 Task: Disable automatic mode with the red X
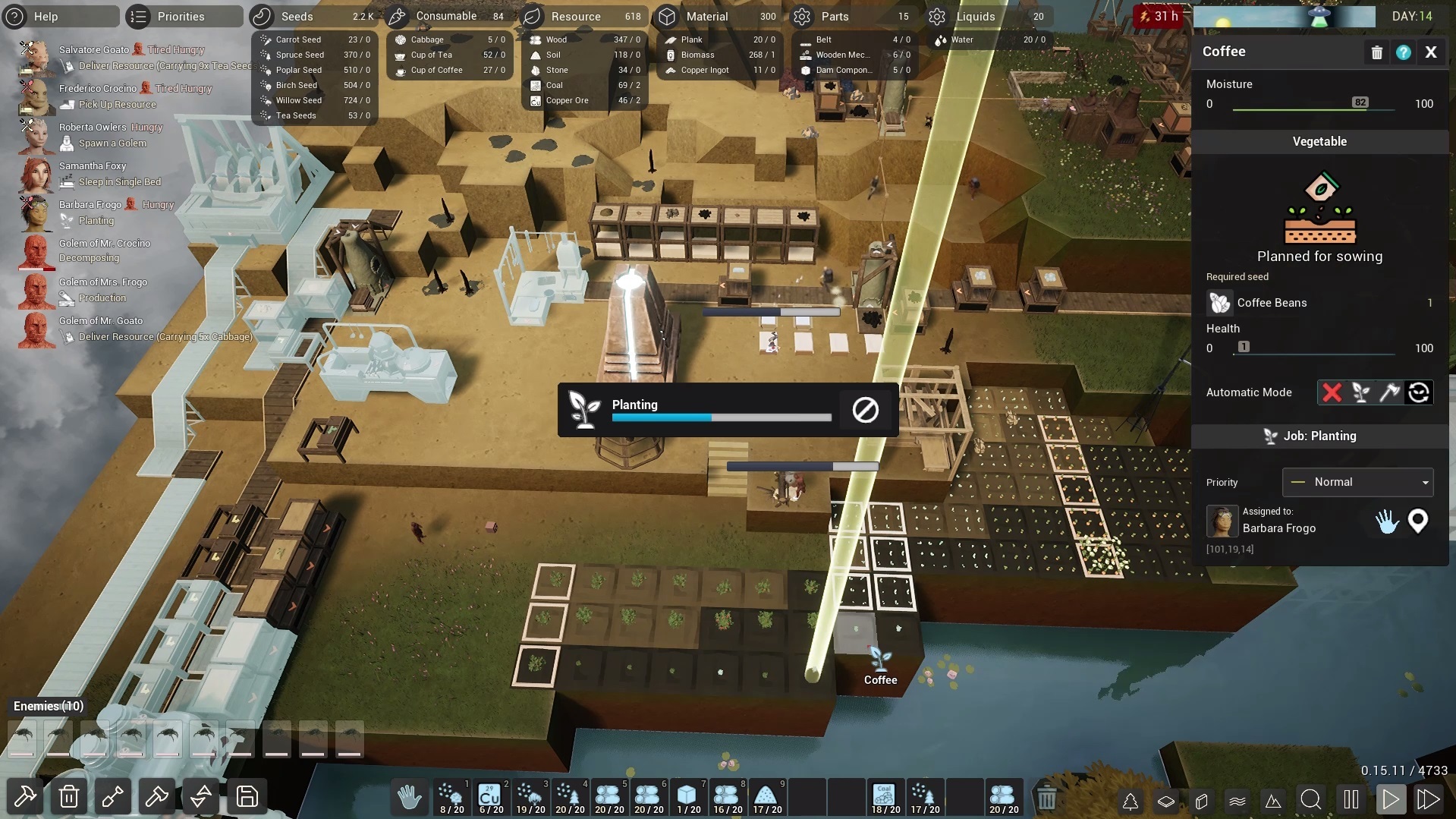pyautogui.click(x=1332, y=392)
